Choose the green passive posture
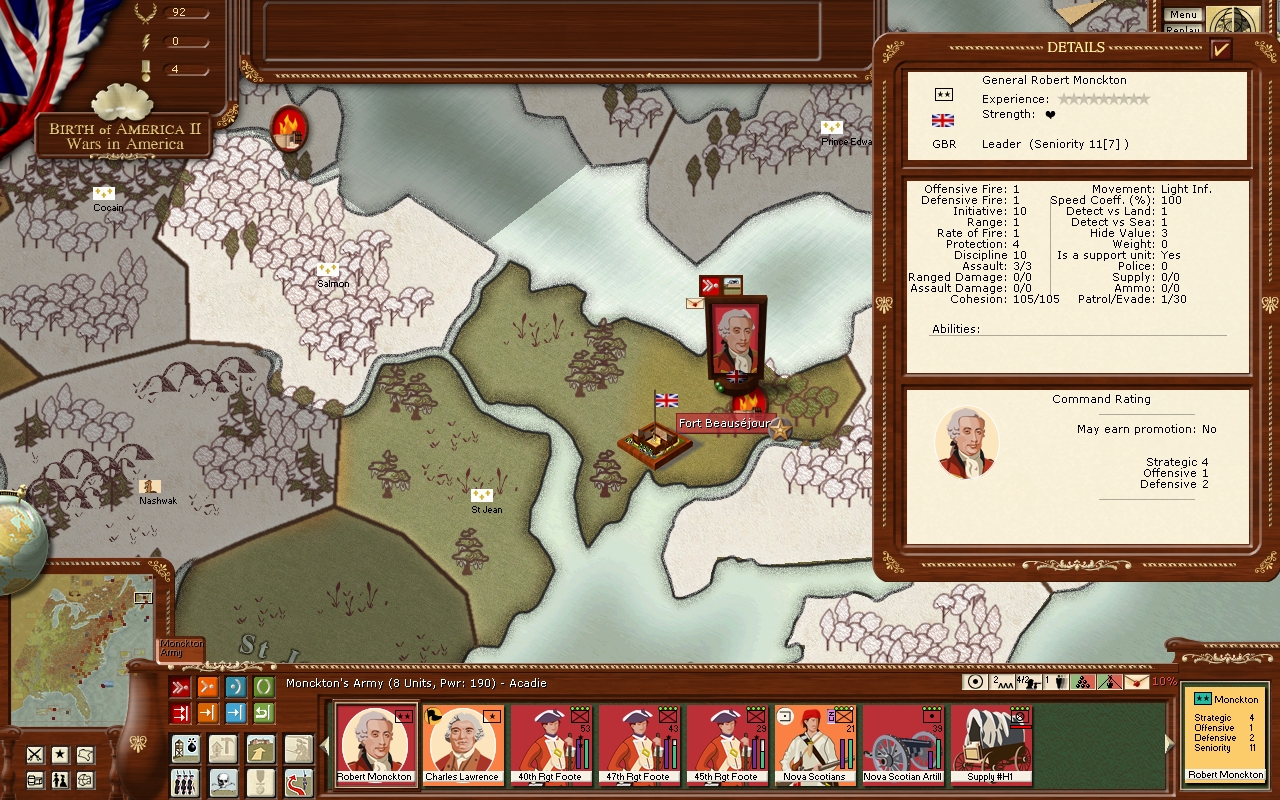Image resolution: width=1280 pixels, height=800 pixels. (x=263, y=687)
